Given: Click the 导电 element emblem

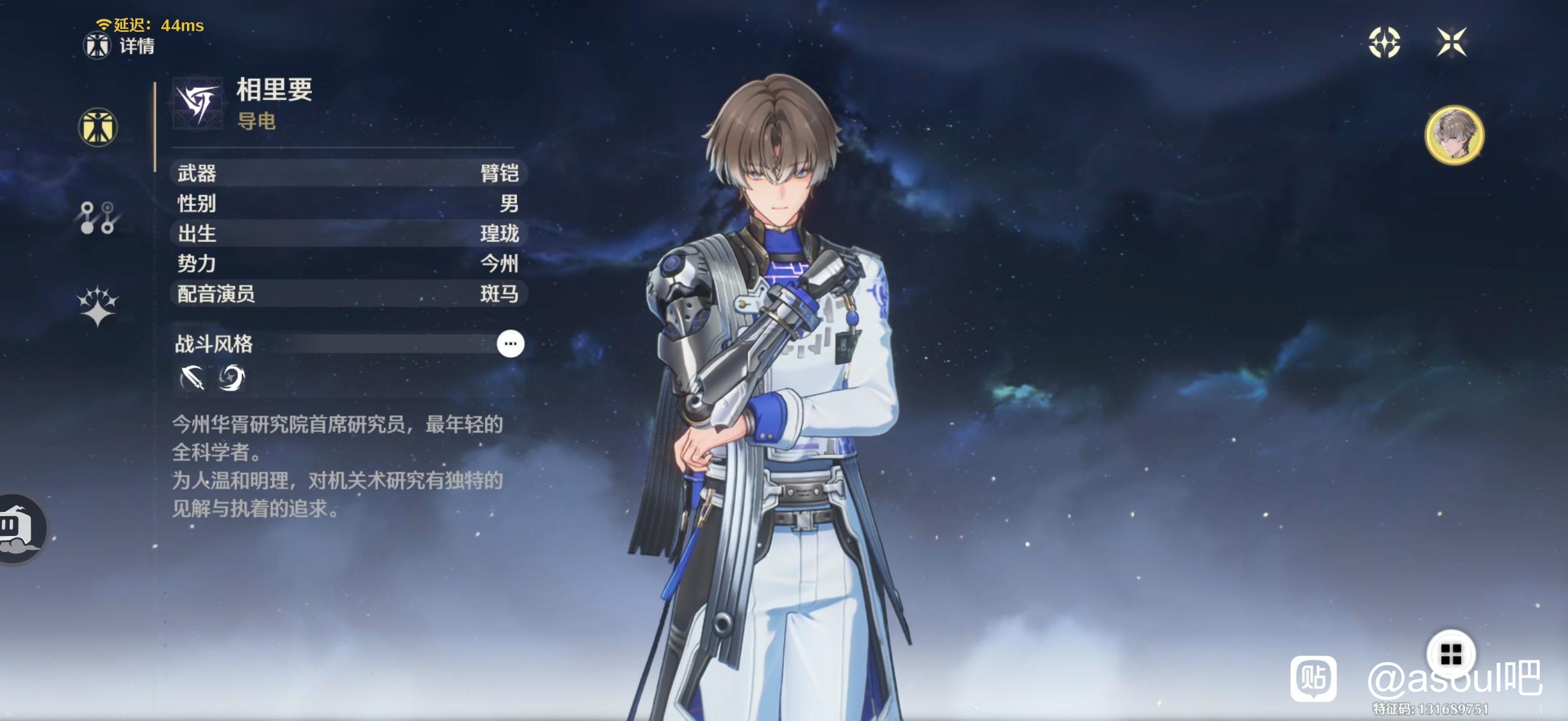Looking at the screenshot, I should (x=197, y=103).
